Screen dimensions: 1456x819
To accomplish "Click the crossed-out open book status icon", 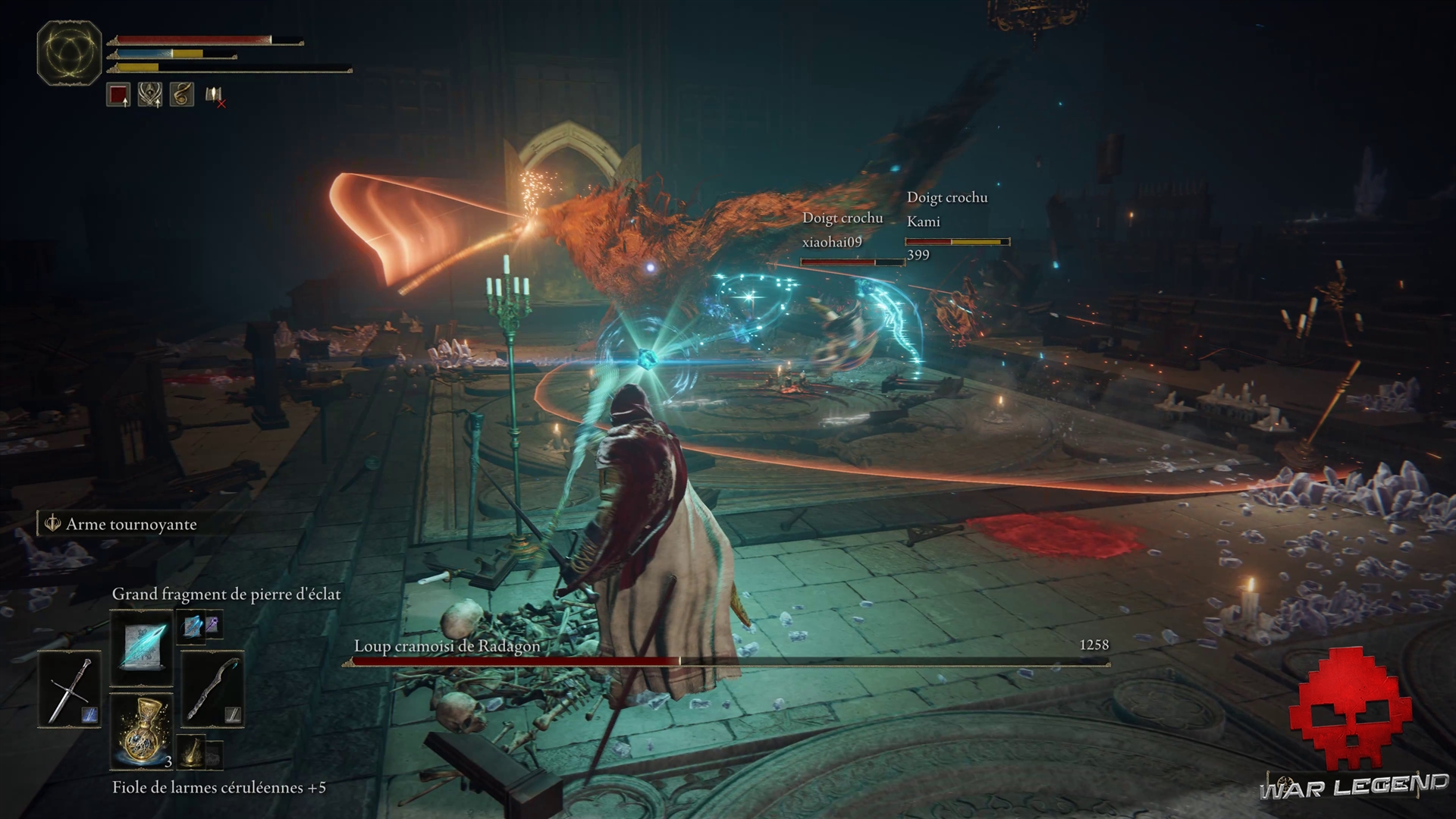I will tap(215, 96).
